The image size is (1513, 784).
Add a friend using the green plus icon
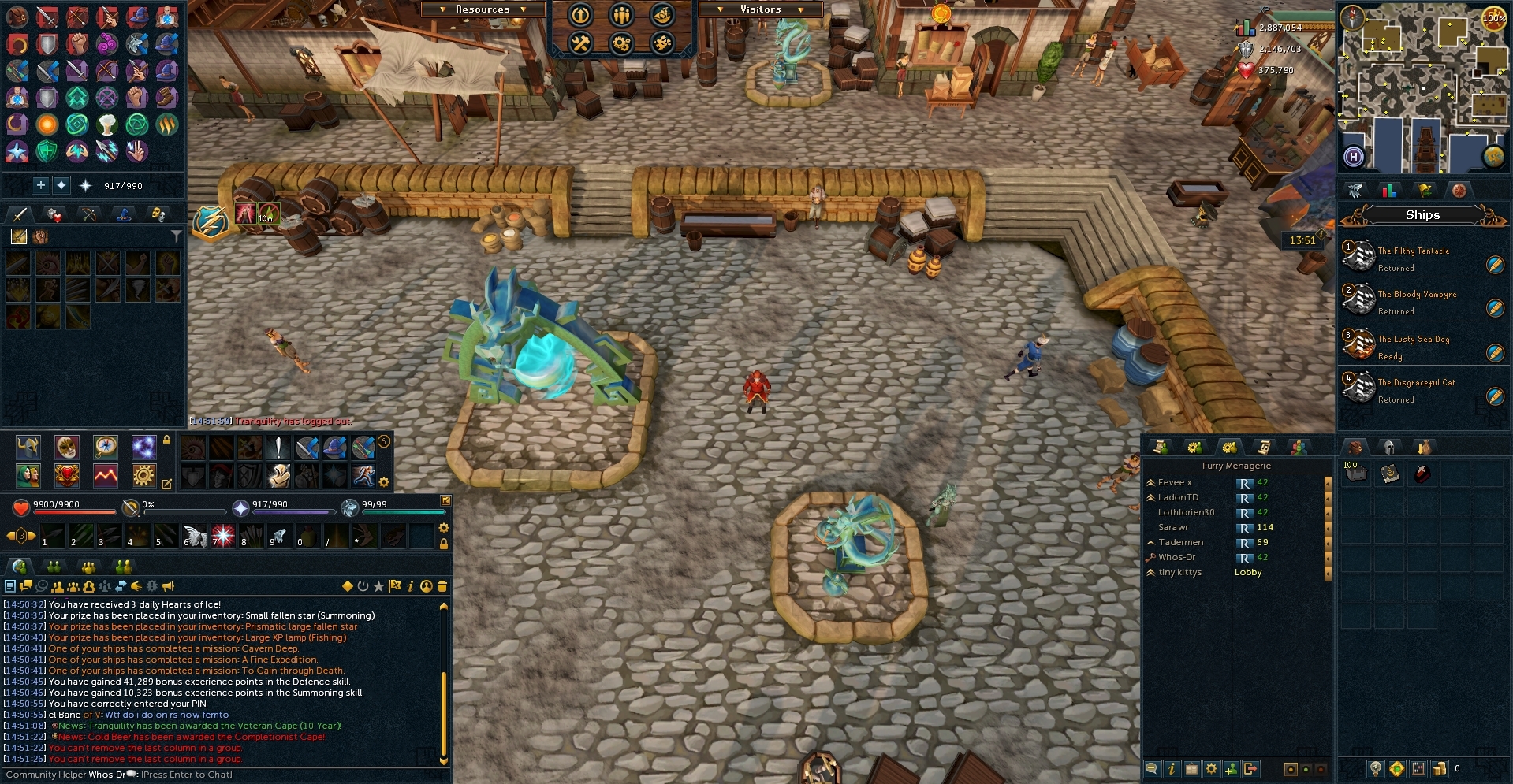coord(1232,768)
